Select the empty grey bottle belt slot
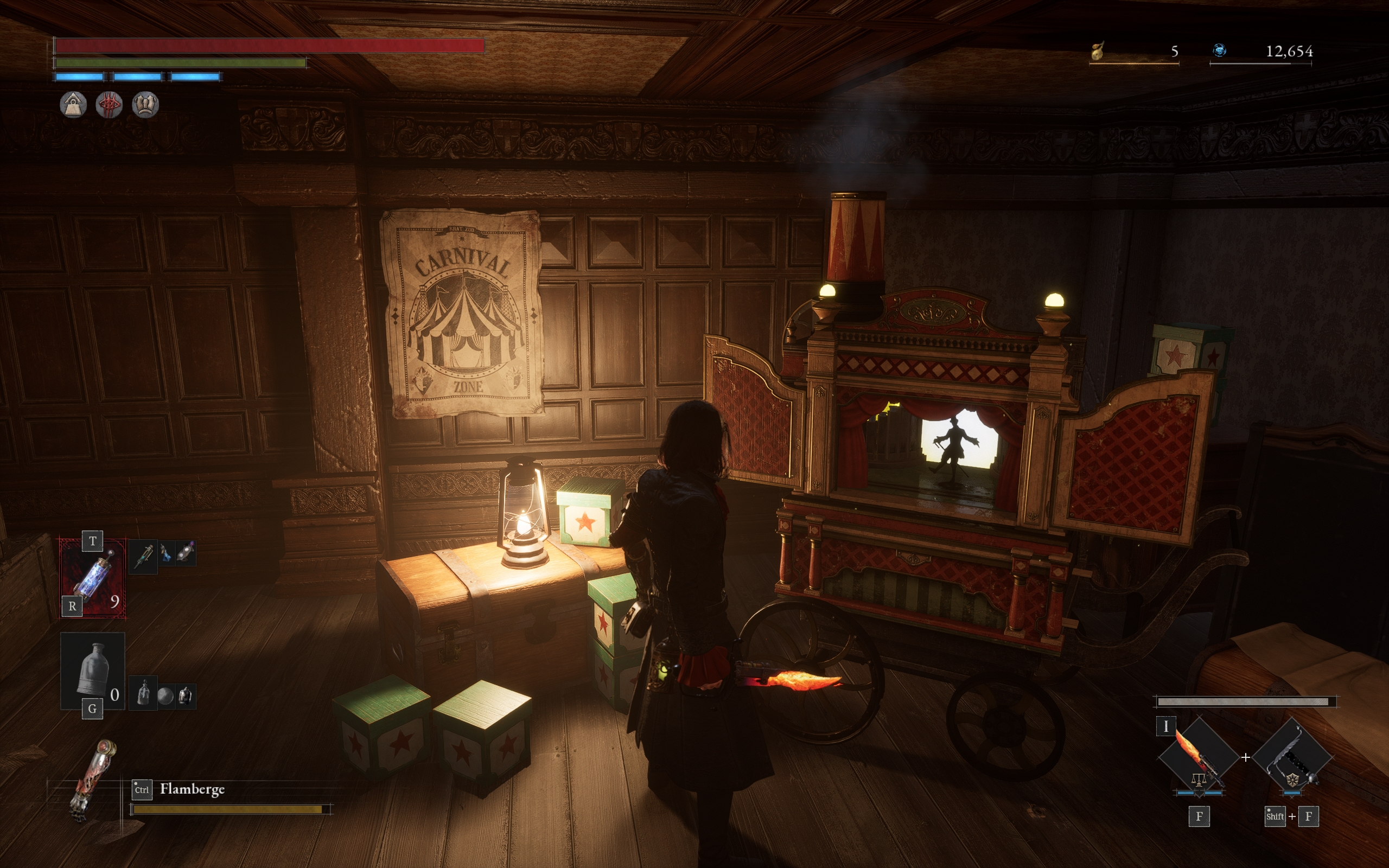 93,671
